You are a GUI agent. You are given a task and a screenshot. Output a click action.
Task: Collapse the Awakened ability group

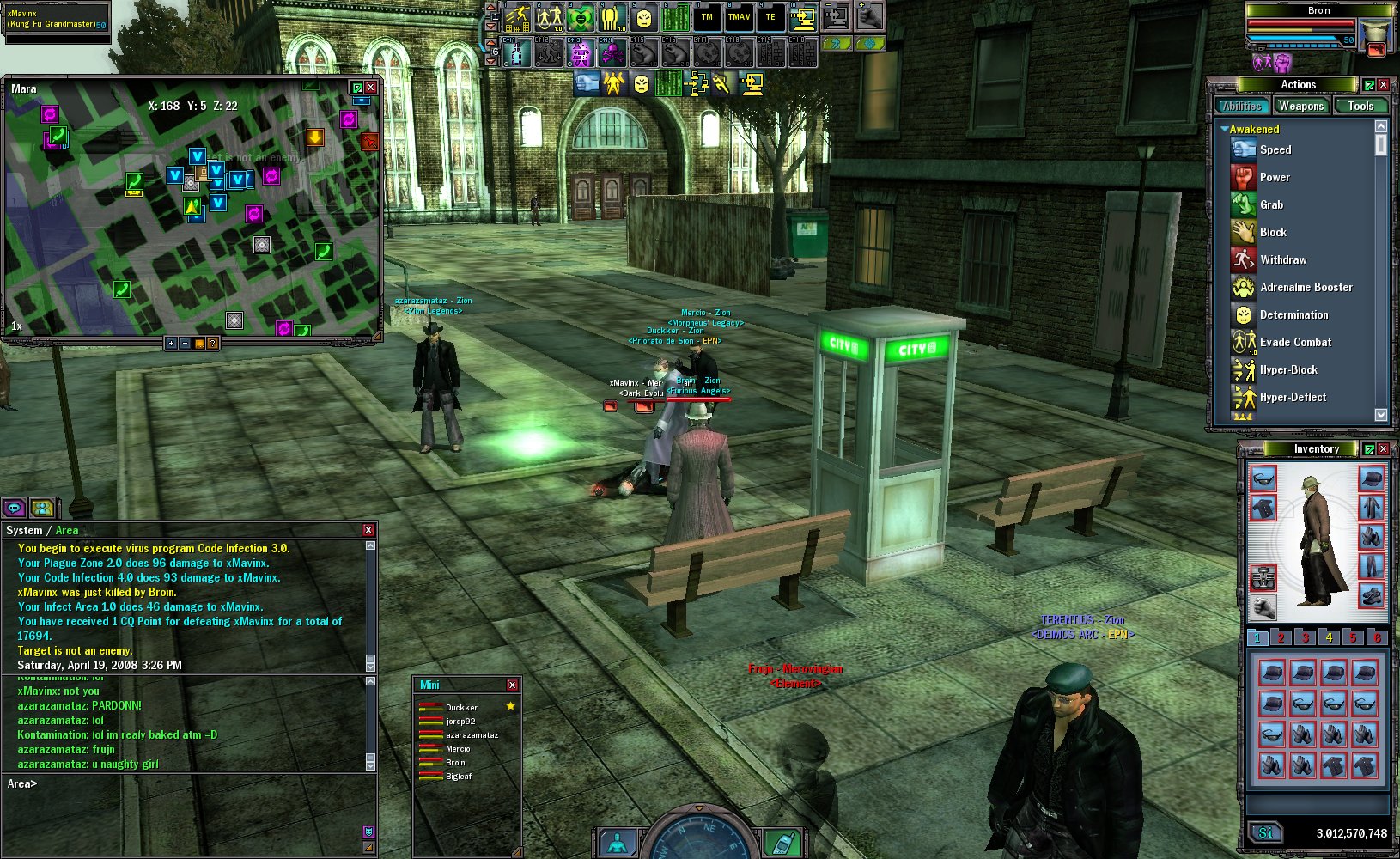[1224, 129]
